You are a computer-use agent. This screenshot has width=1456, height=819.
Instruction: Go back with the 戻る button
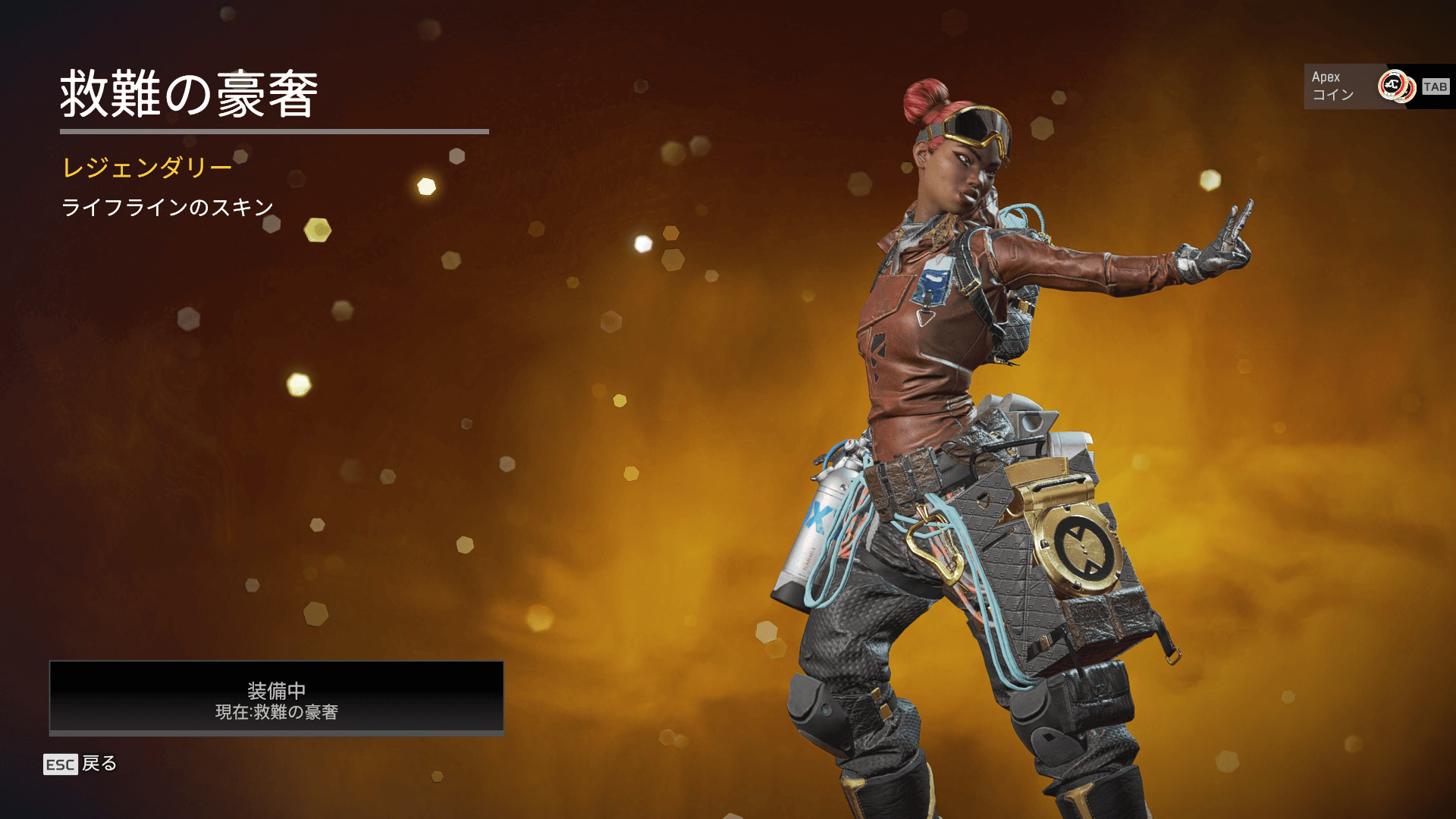point(81,764)
